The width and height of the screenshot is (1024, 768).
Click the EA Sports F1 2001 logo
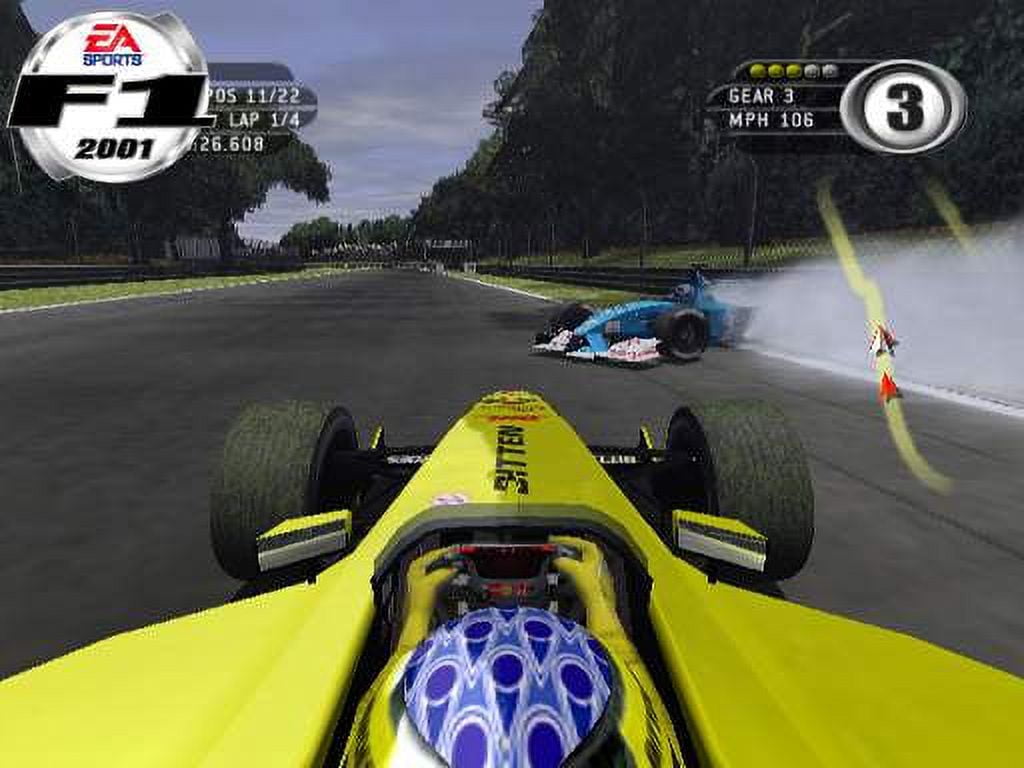tap(110, 97)
